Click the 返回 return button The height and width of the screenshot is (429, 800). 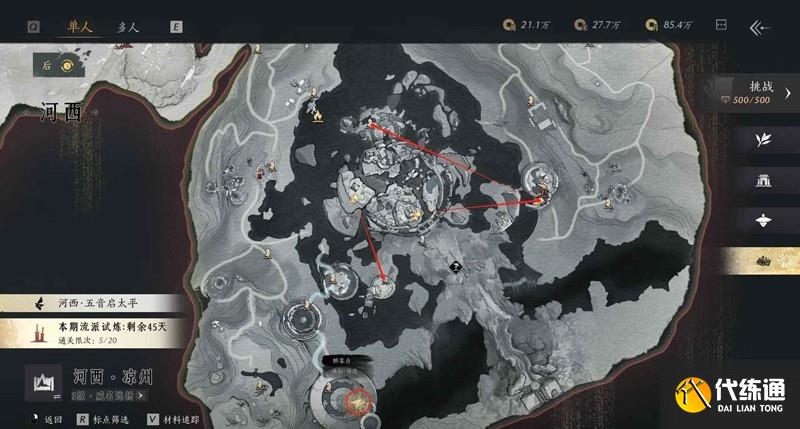click(45, 419)
